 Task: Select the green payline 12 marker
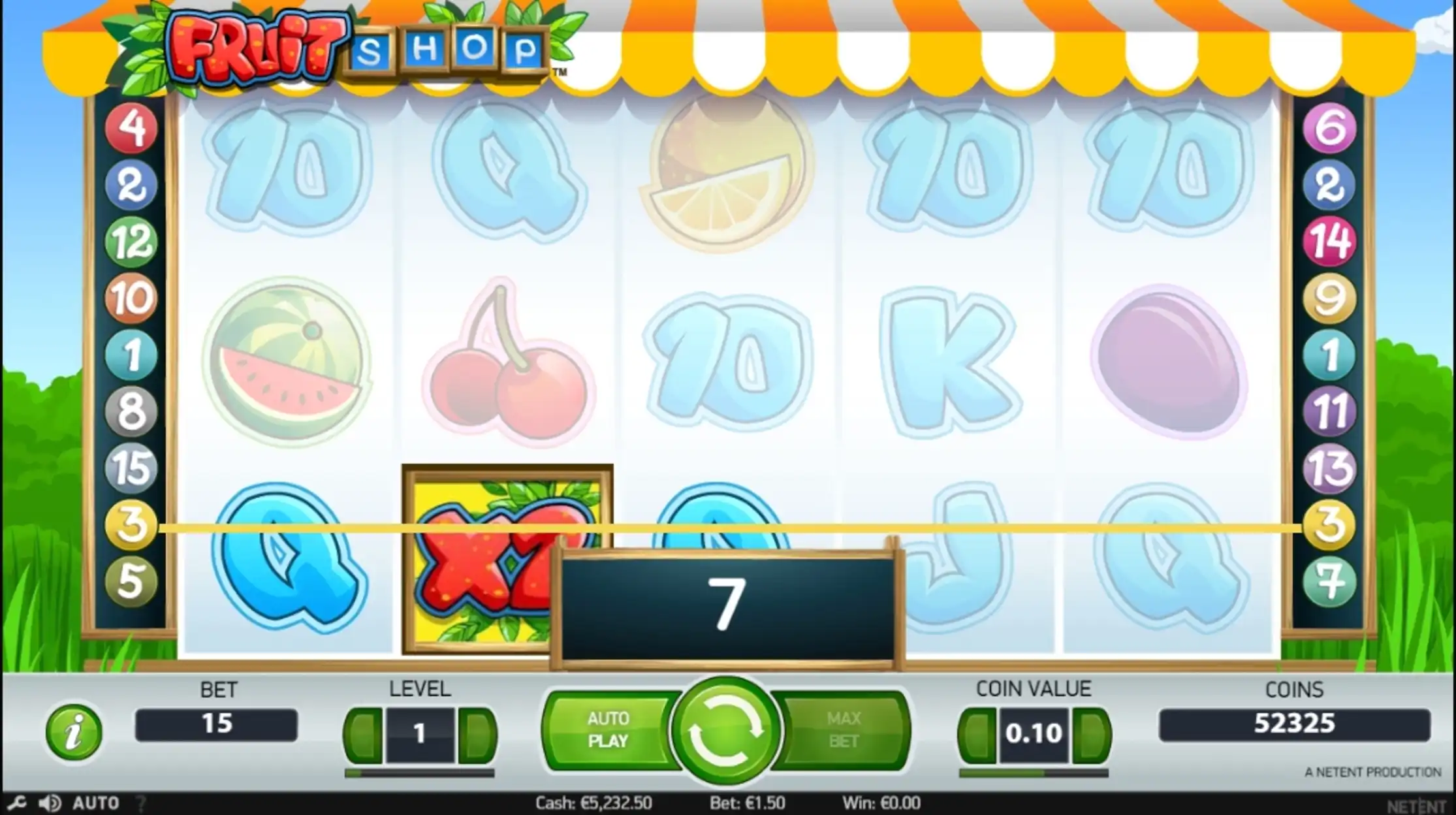pyautogui.click(x=131, y=241)
